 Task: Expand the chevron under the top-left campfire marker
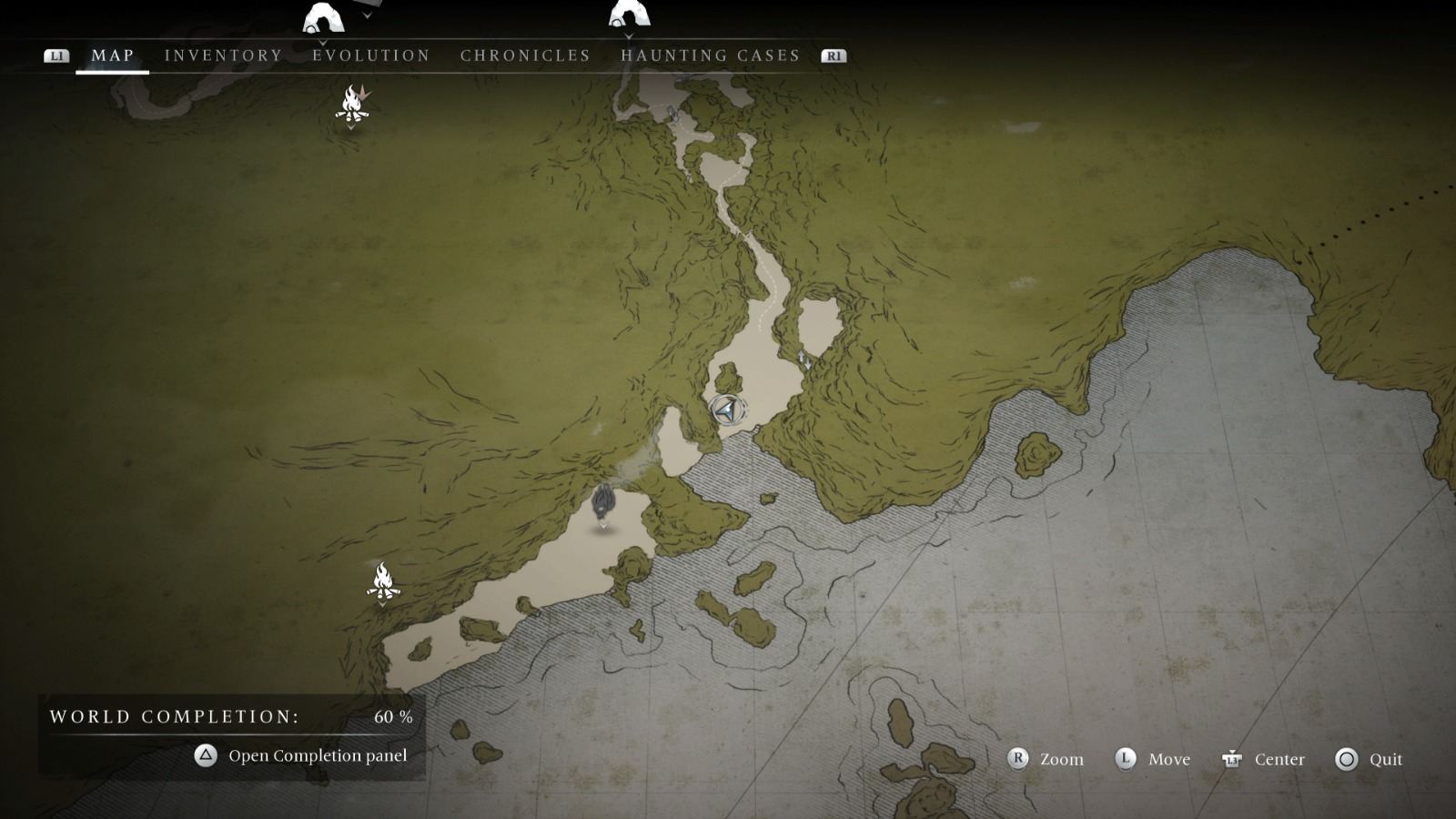tap(353, 126)
